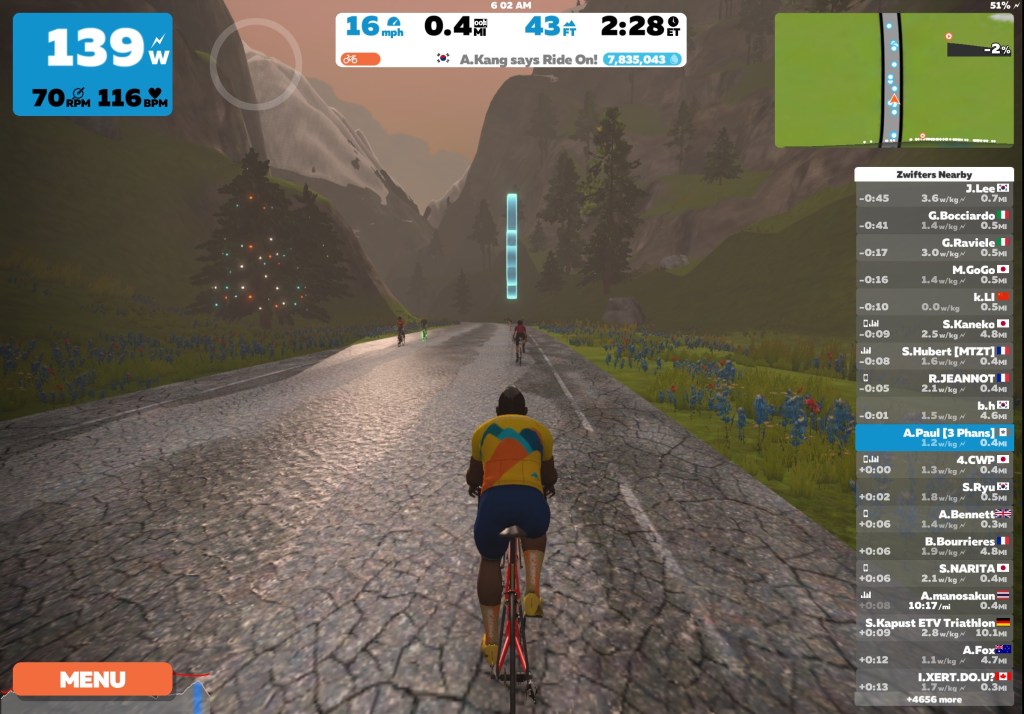This screenshot has width=1024, height=714.
Task: Select A.Fox rider row
Action: tap(934, 654)
